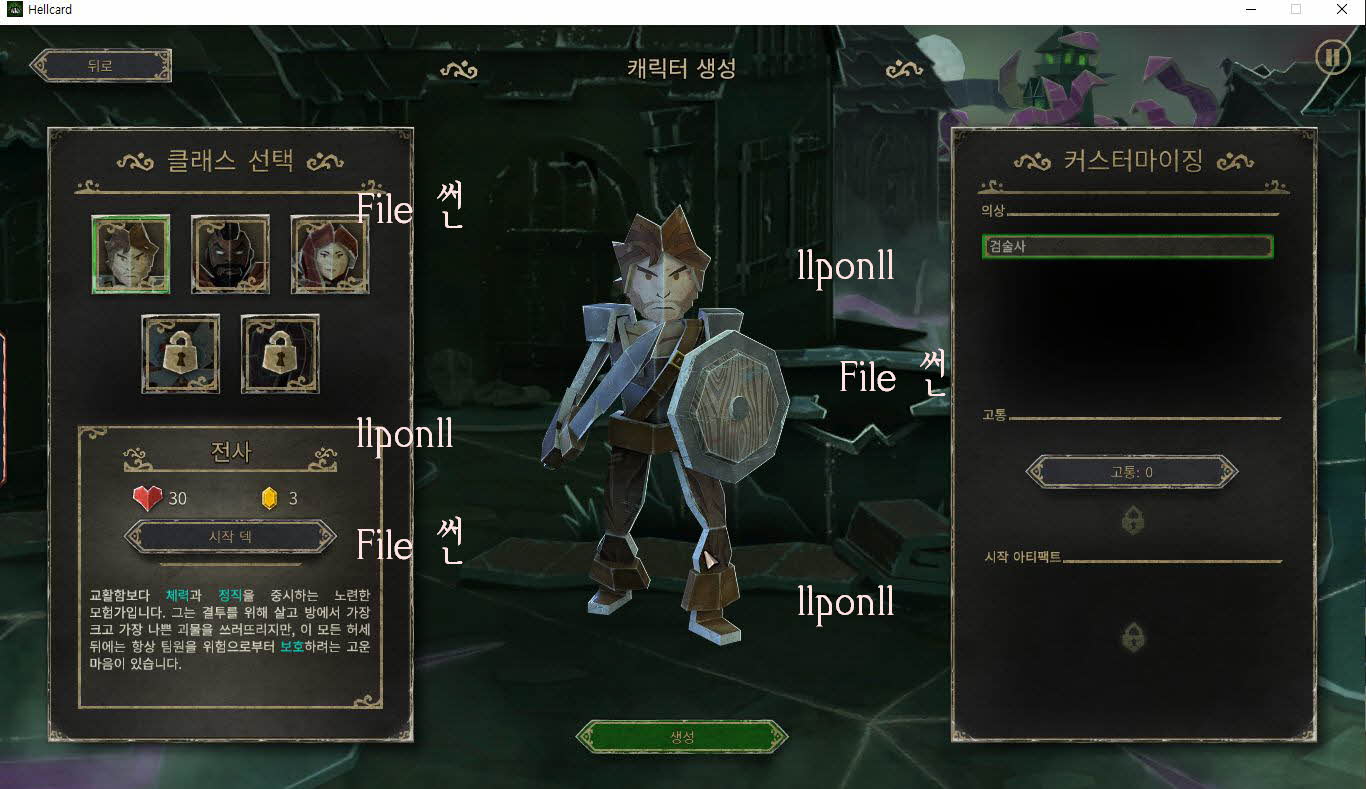The height and width of the screenshot is (789, 1366).
Task: Choose the bearded dark-skinned class portrait
Action: (230, 254)
